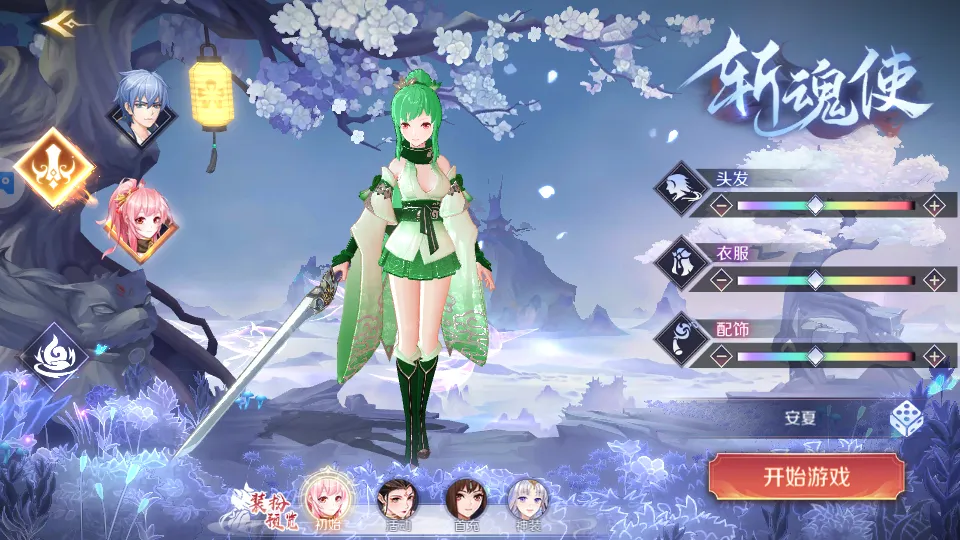Decrease clothing color with minus button
Screen dimensions: 960x540
(720, 280)
